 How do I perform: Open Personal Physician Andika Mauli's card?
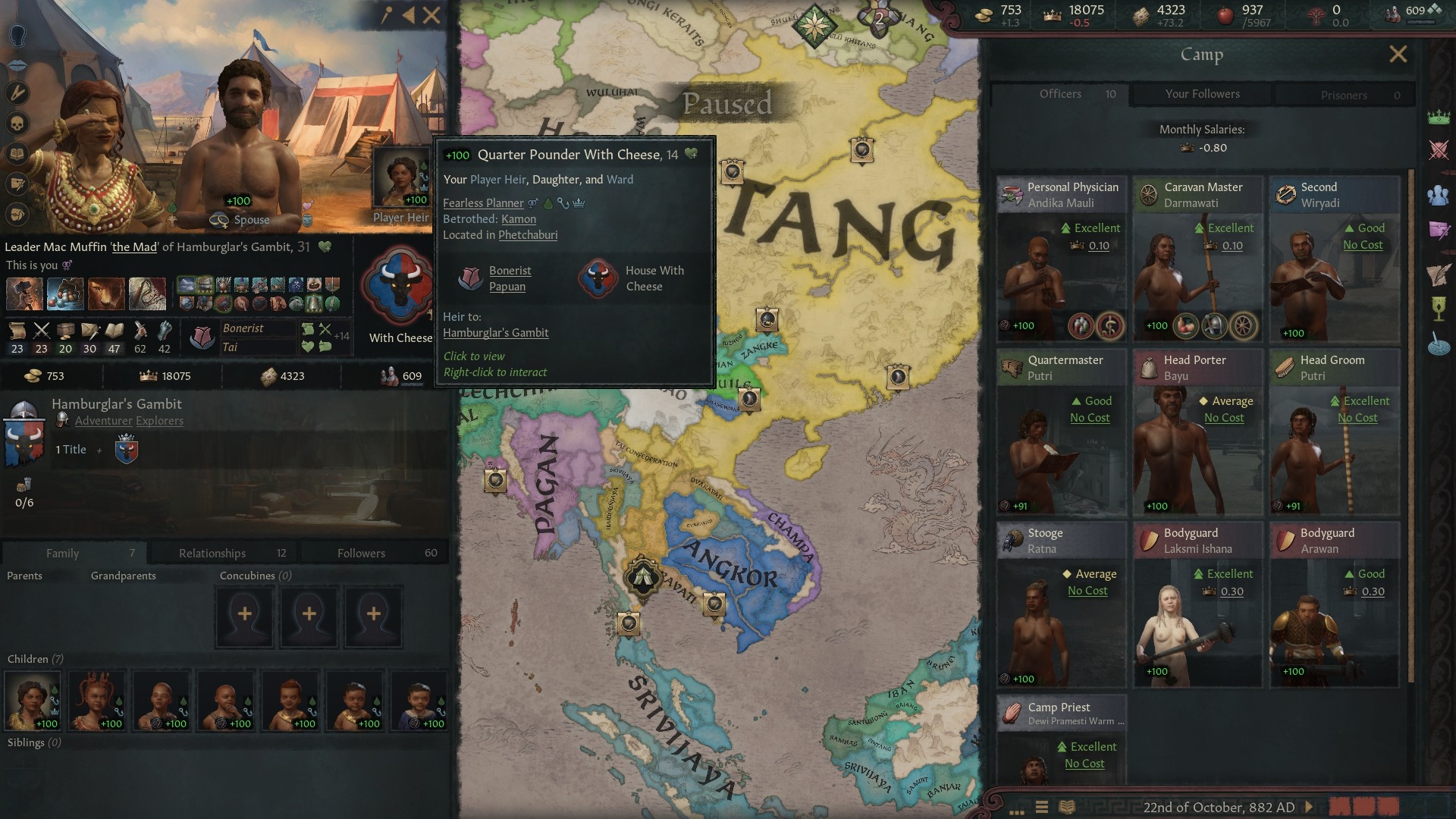coord(1061,258)
